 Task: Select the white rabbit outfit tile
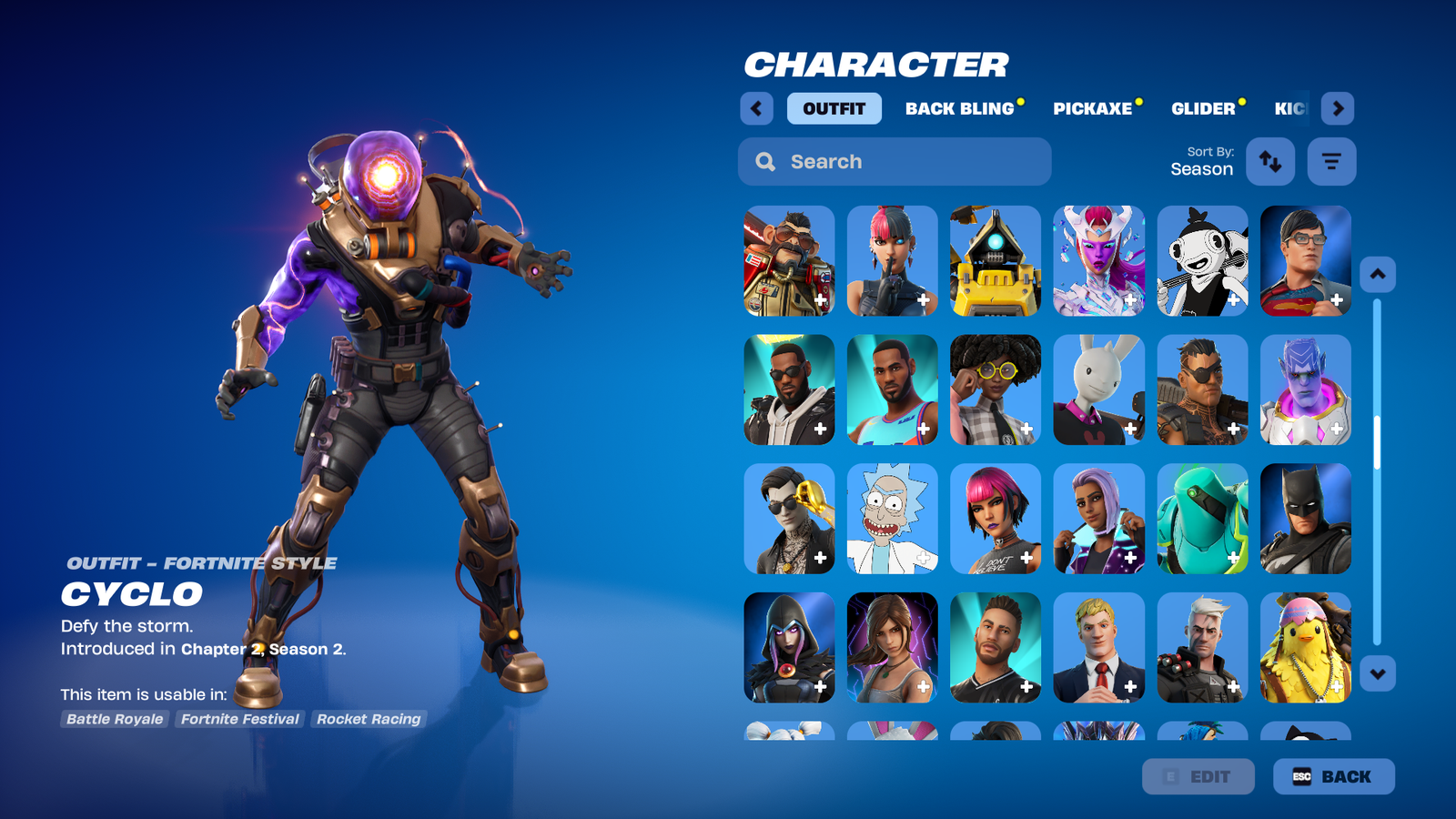point(1098,389)
